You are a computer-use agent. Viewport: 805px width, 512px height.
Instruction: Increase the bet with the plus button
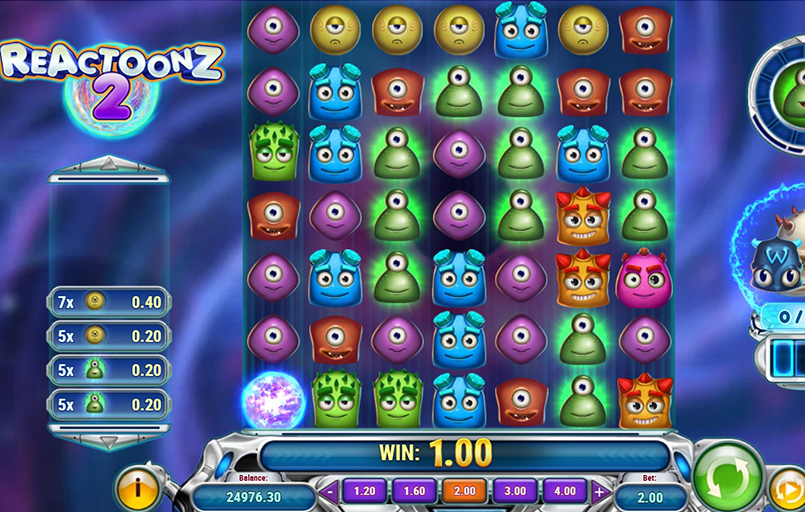[599, 491]
